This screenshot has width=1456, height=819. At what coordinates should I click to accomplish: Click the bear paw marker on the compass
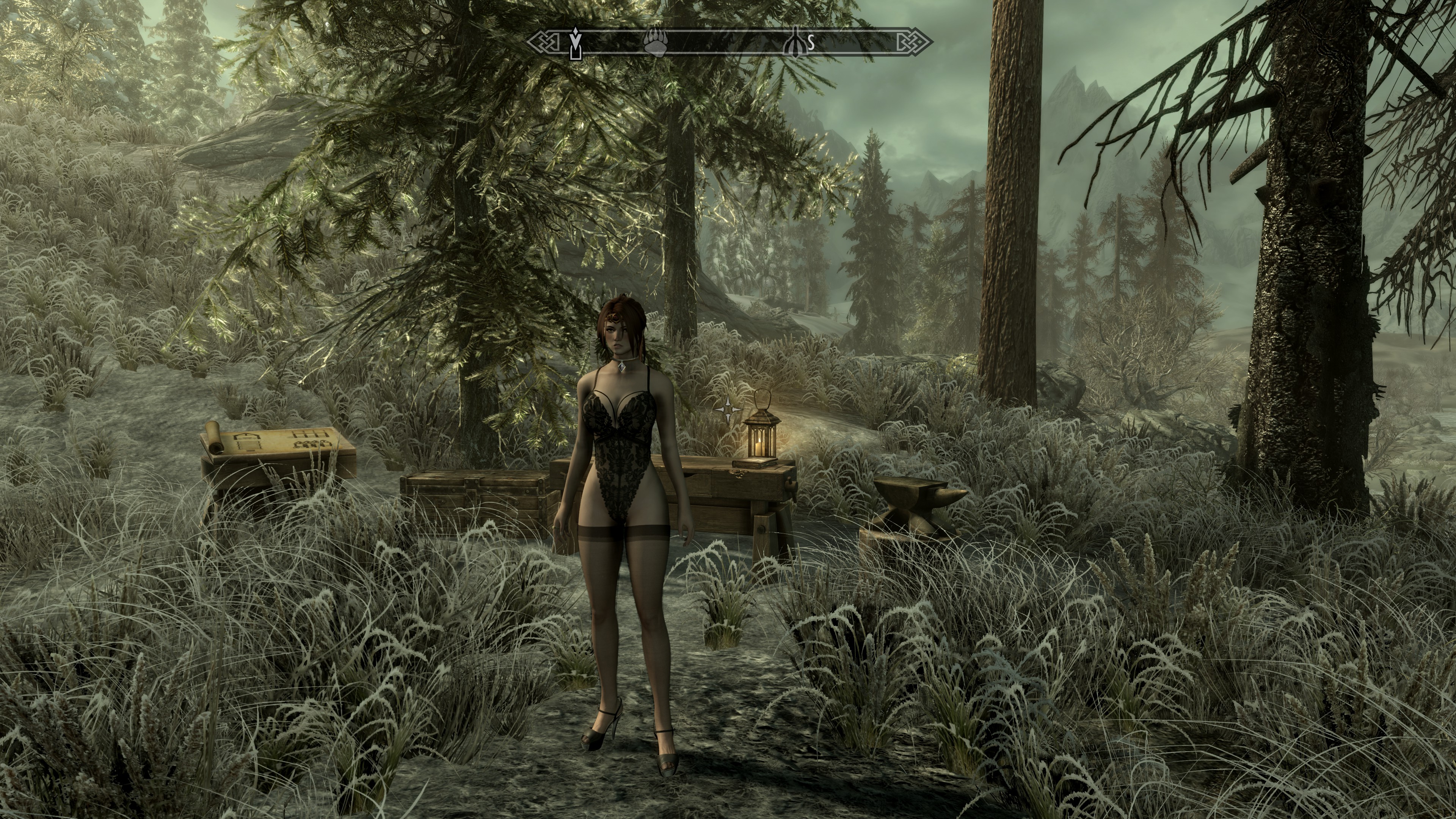(x=655, y=42)
